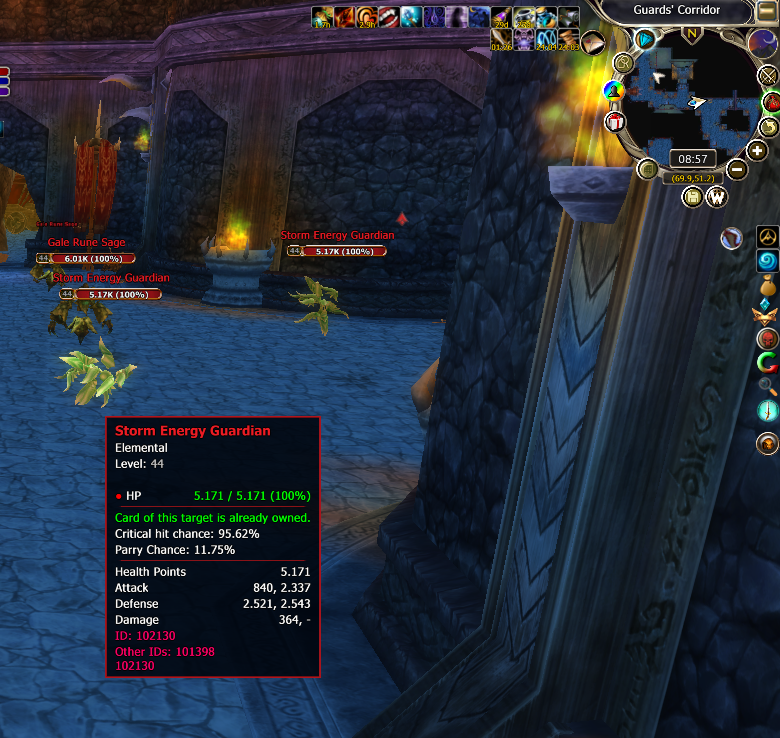Open the magnifying glass search icon

[767, 386]
